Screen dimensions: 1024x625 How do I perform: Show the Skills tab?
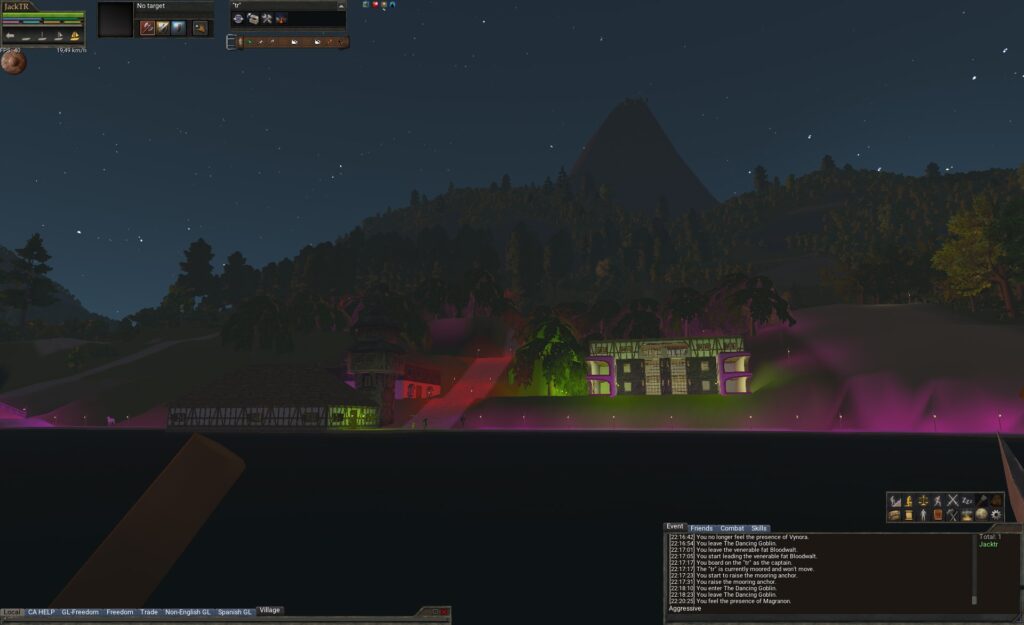tap(760, 528)
